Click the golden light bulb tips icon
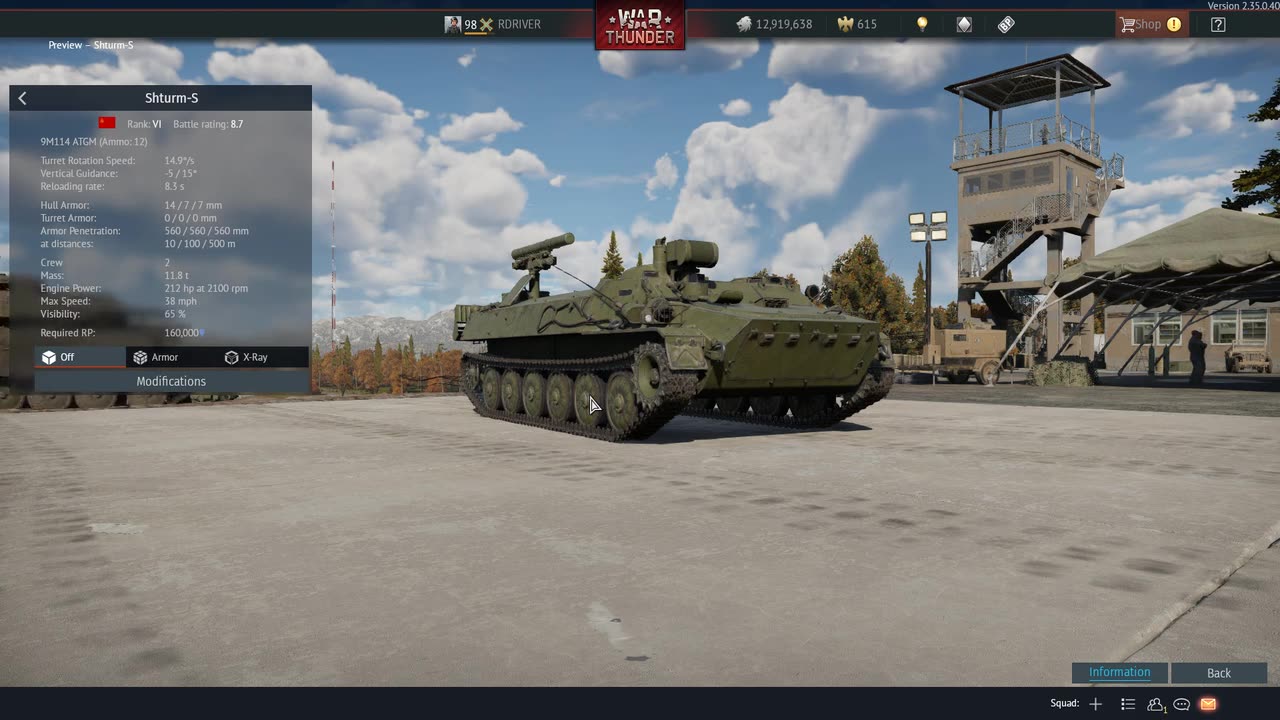The image size is (1280, 720). [921, 24]
